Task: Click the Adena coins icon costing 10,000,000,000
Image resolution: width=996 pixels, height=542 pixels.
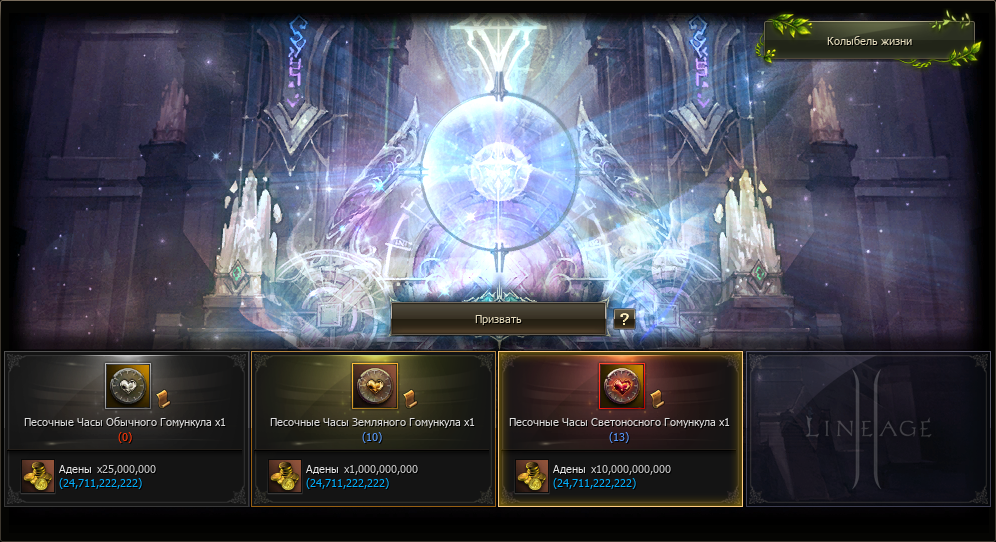Action: (532, 476)
